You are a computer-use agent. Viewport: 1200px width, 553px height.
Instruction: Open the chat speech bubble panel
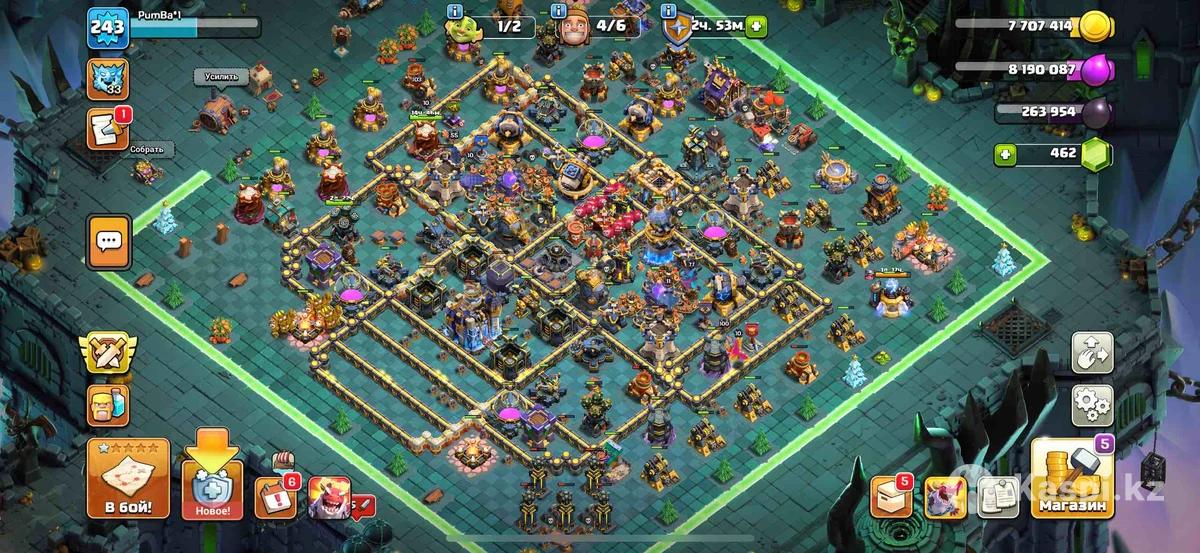(x=109, y=242)
